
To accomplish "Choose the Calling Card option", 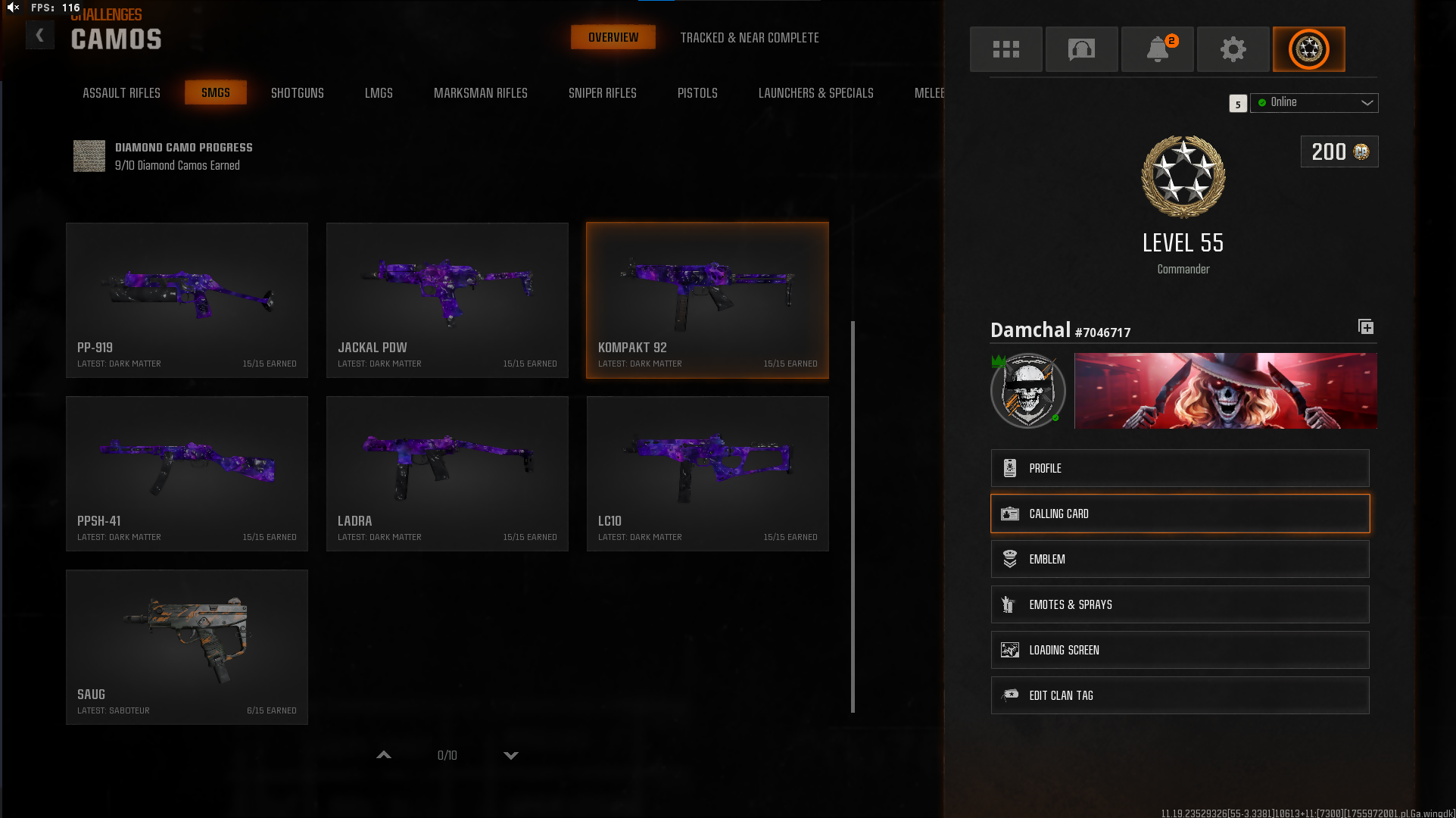I will point(1180,514).
